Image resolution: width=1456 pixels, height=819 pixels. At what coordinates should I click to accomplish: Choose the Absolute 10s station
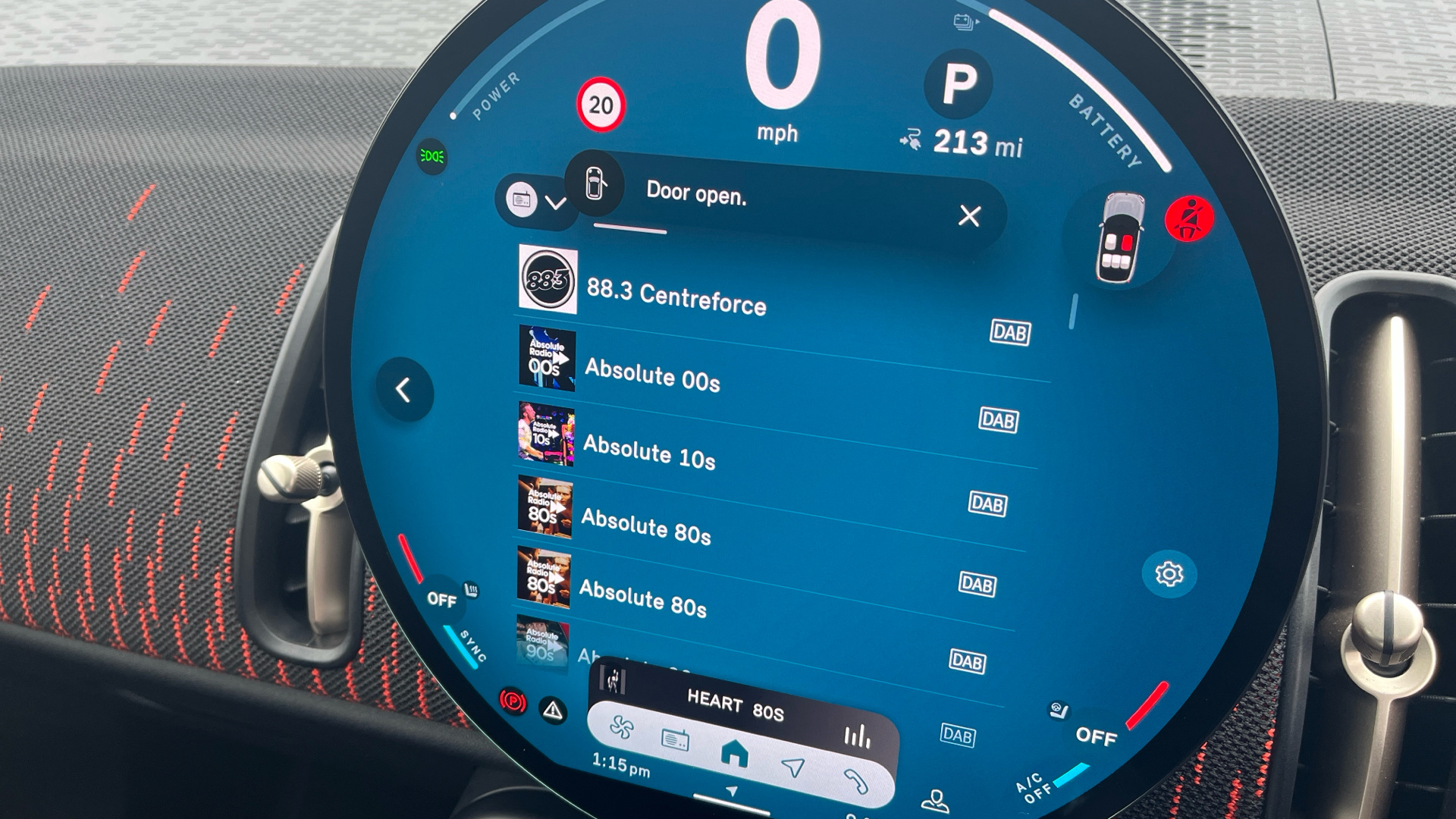click(x=649, y=452)
